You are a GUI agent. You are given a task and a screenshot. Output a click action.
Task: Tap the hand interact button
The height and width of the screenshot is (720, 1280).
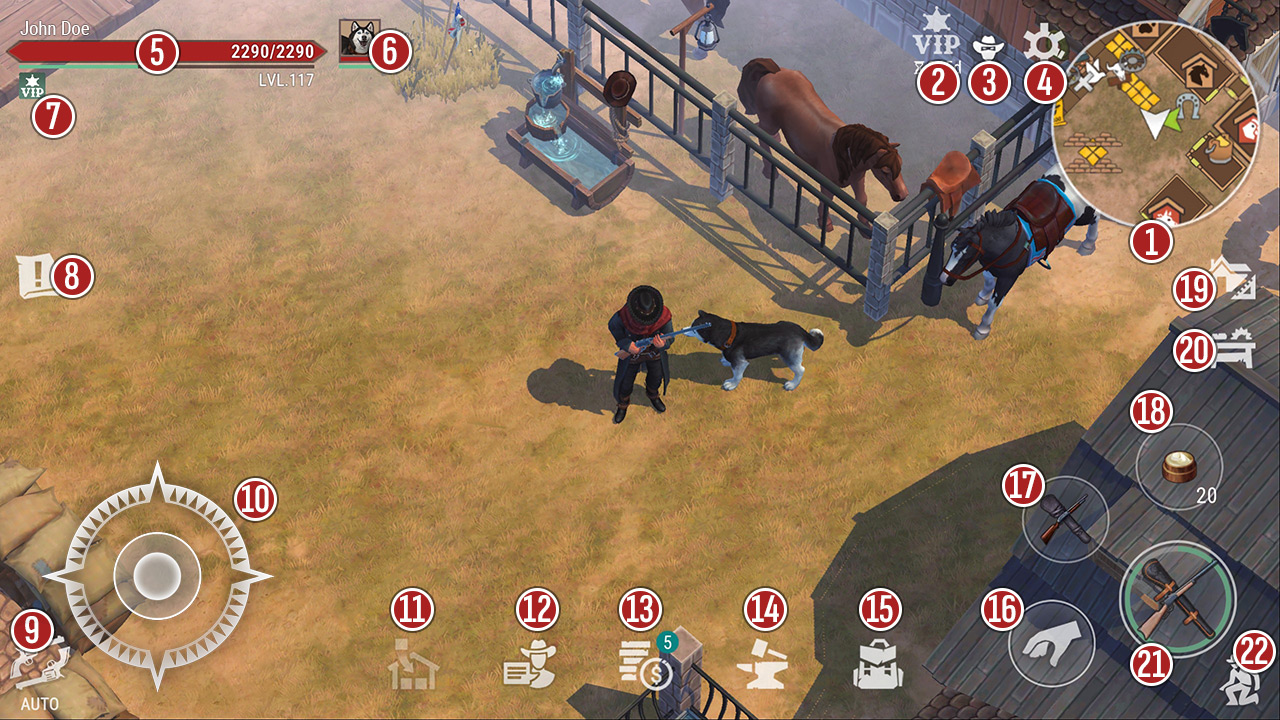point(1051,643)
